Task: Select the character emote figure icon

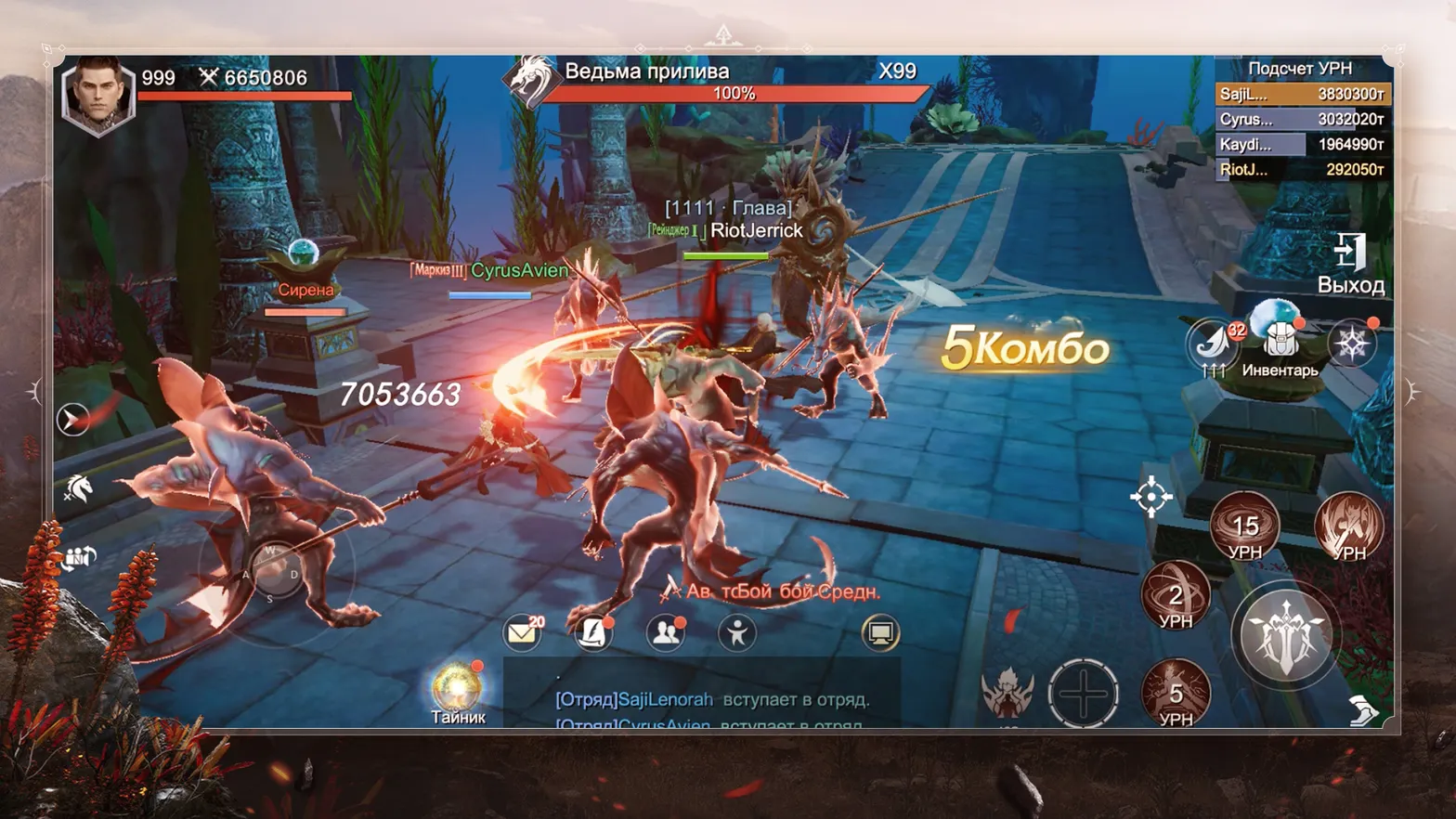Action: coord(738,633)
